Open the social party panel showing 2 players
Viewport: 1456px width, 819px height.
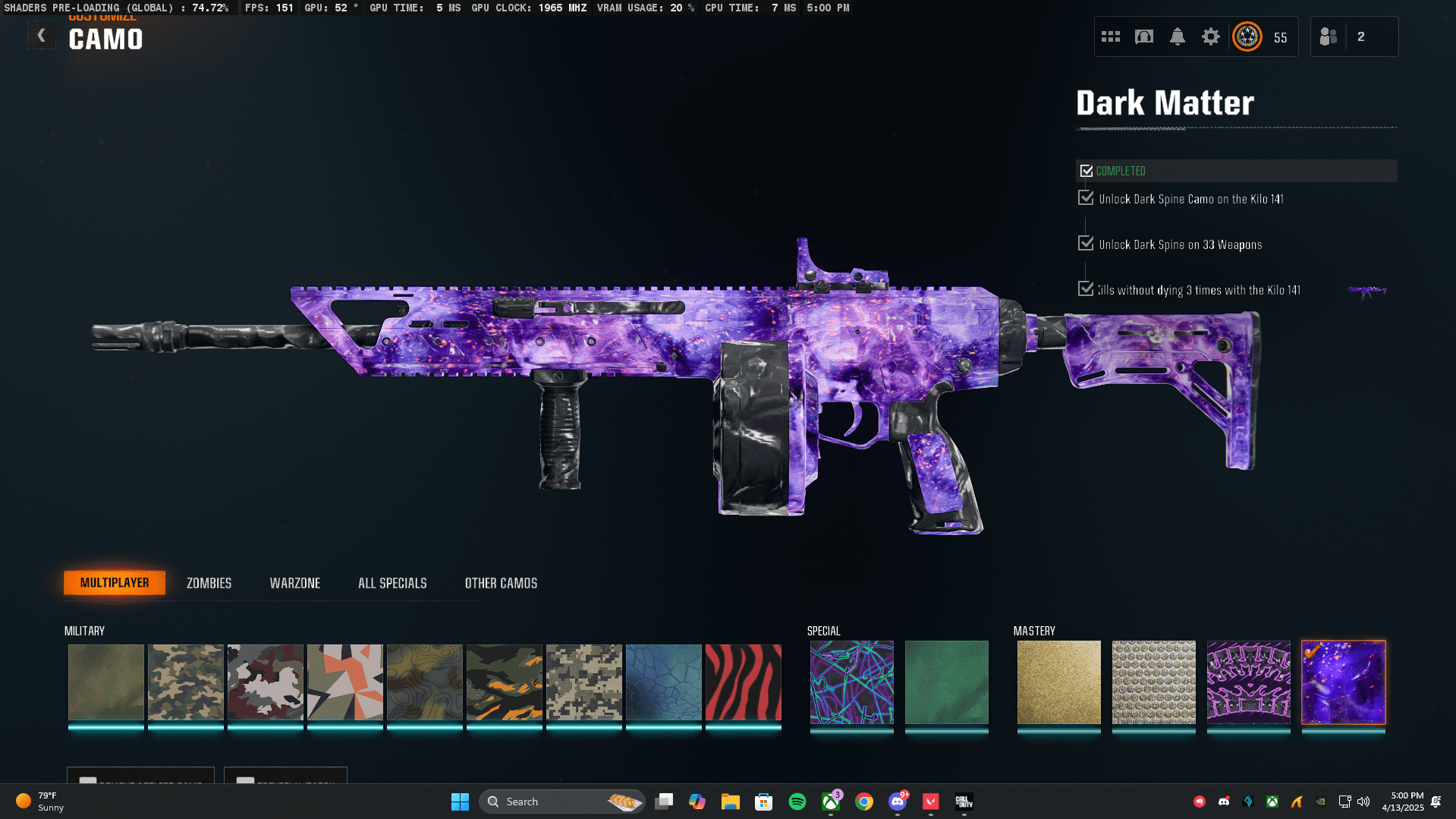tap(1355, 36)
